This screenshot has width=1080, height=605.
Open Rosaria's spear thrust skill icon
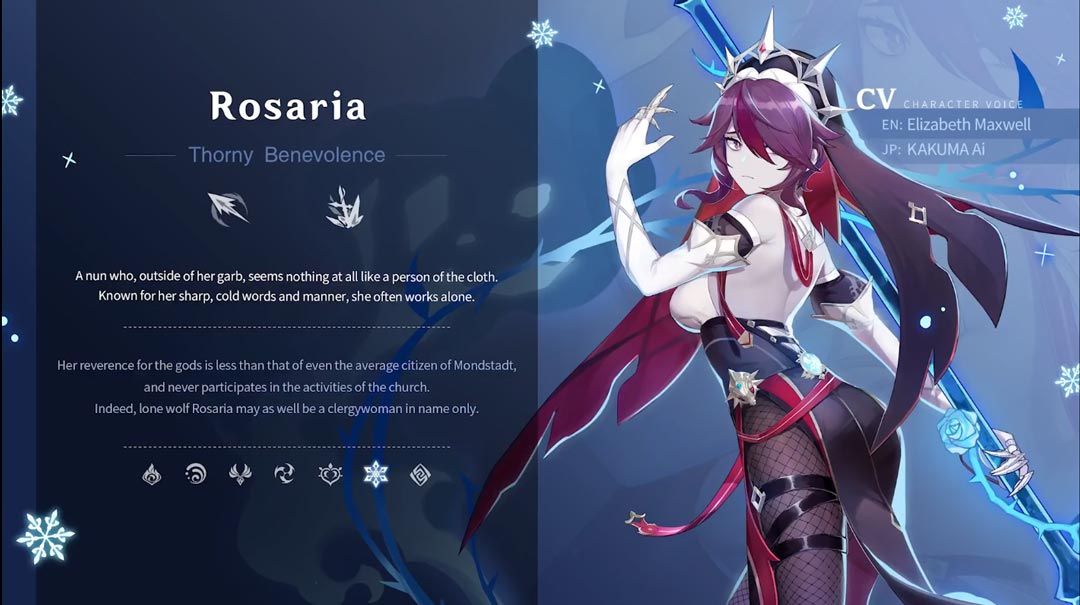228,207
